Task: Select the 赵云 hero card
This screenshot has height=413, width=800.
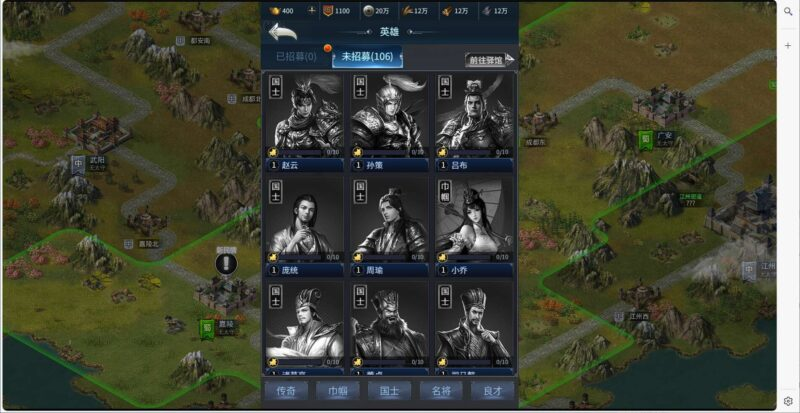Action: (305, 122)
